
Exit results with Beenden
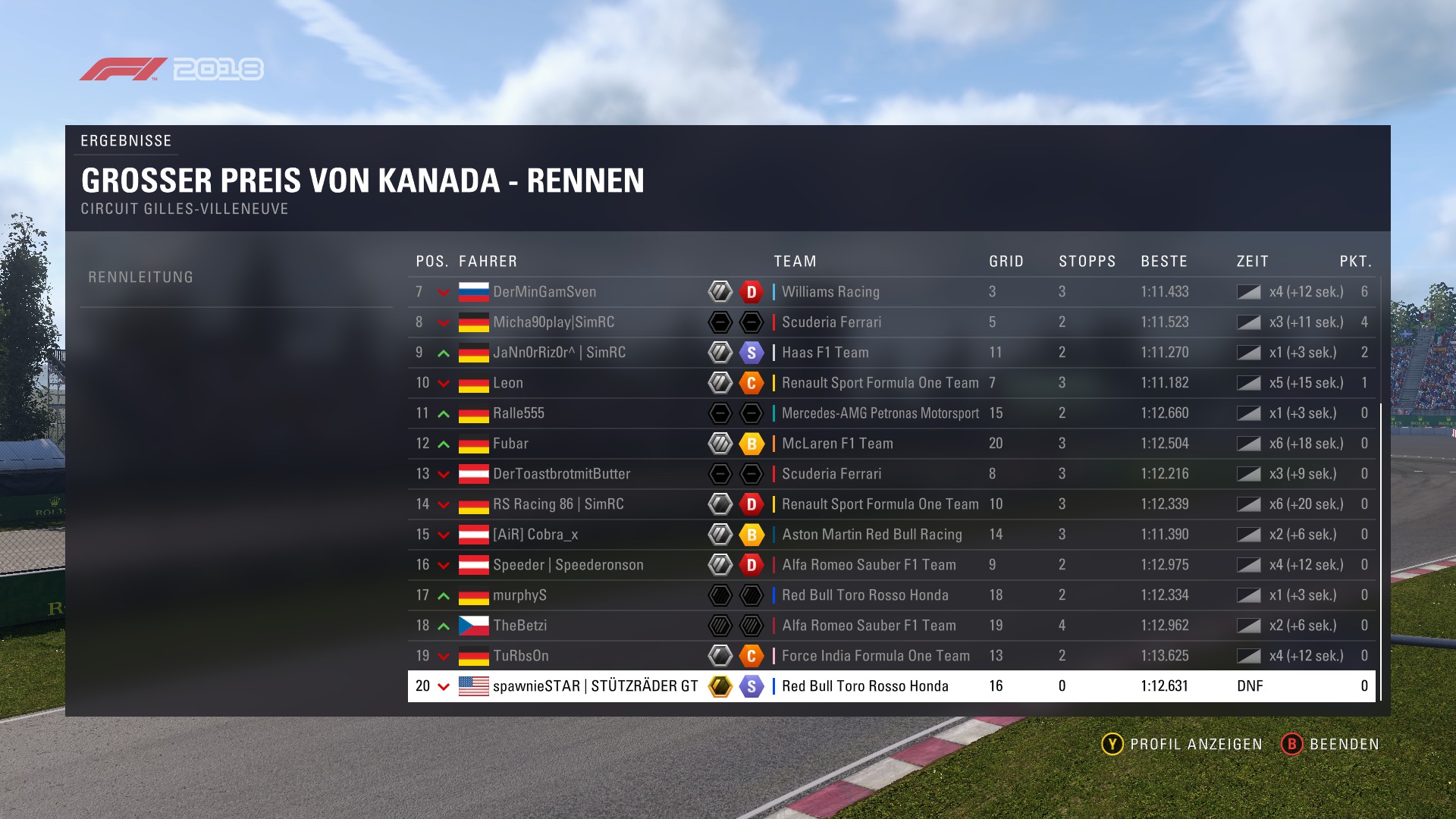(1330, 744)
